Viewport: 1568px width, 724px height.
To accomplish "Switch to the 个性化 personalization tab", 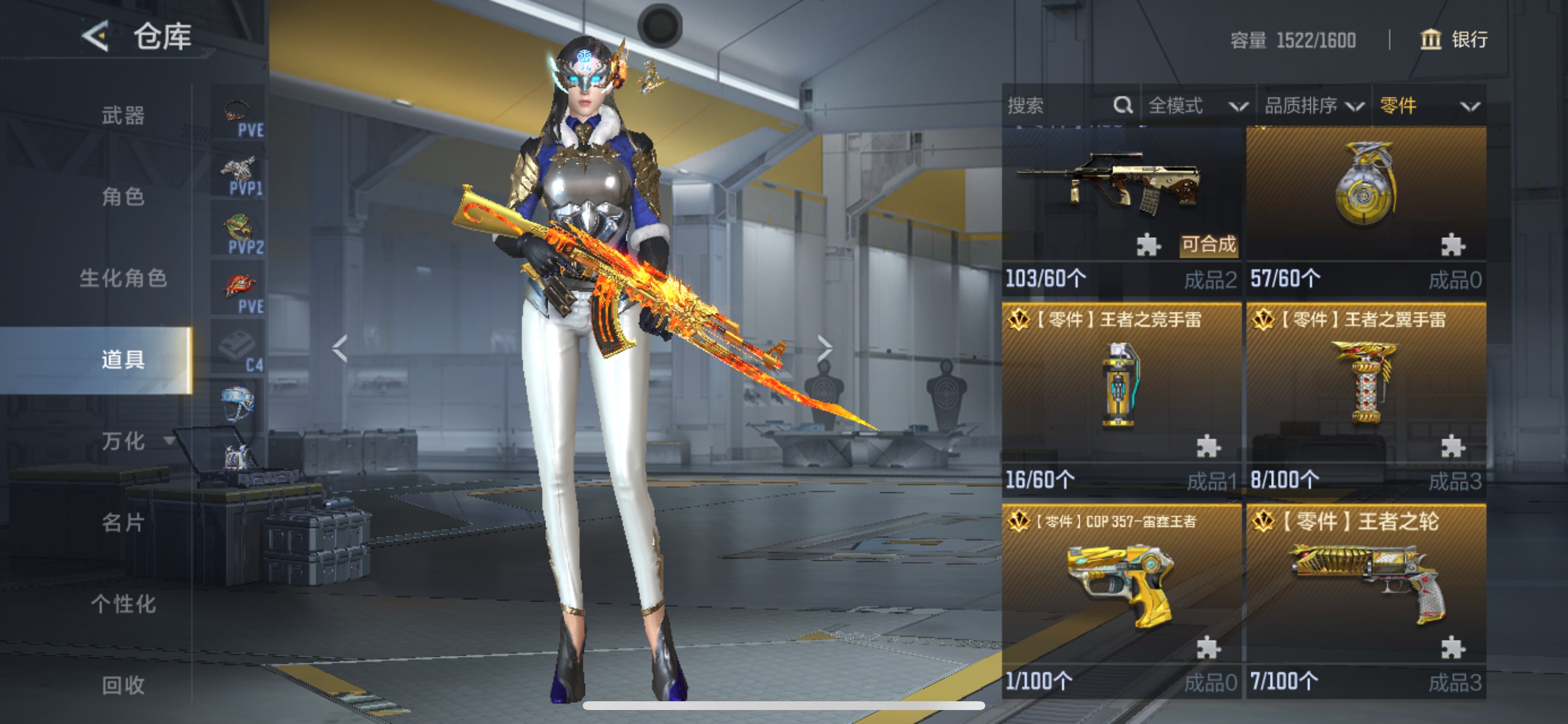I will [x=123, y=604].
